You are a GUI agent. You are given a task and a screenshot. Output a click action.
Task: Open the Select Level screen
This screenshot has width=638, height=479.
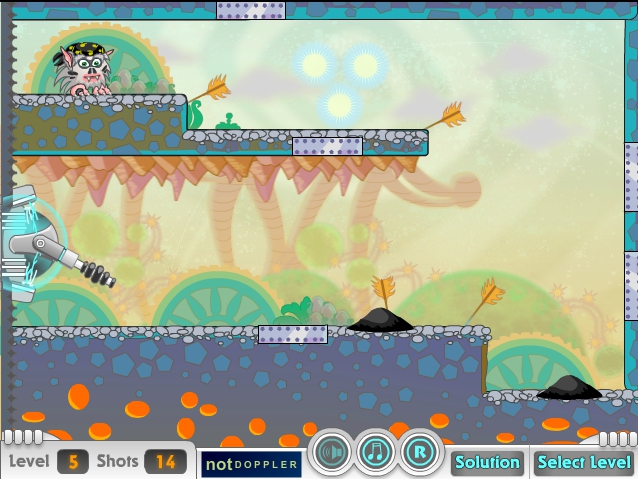[x=584, y=462]
